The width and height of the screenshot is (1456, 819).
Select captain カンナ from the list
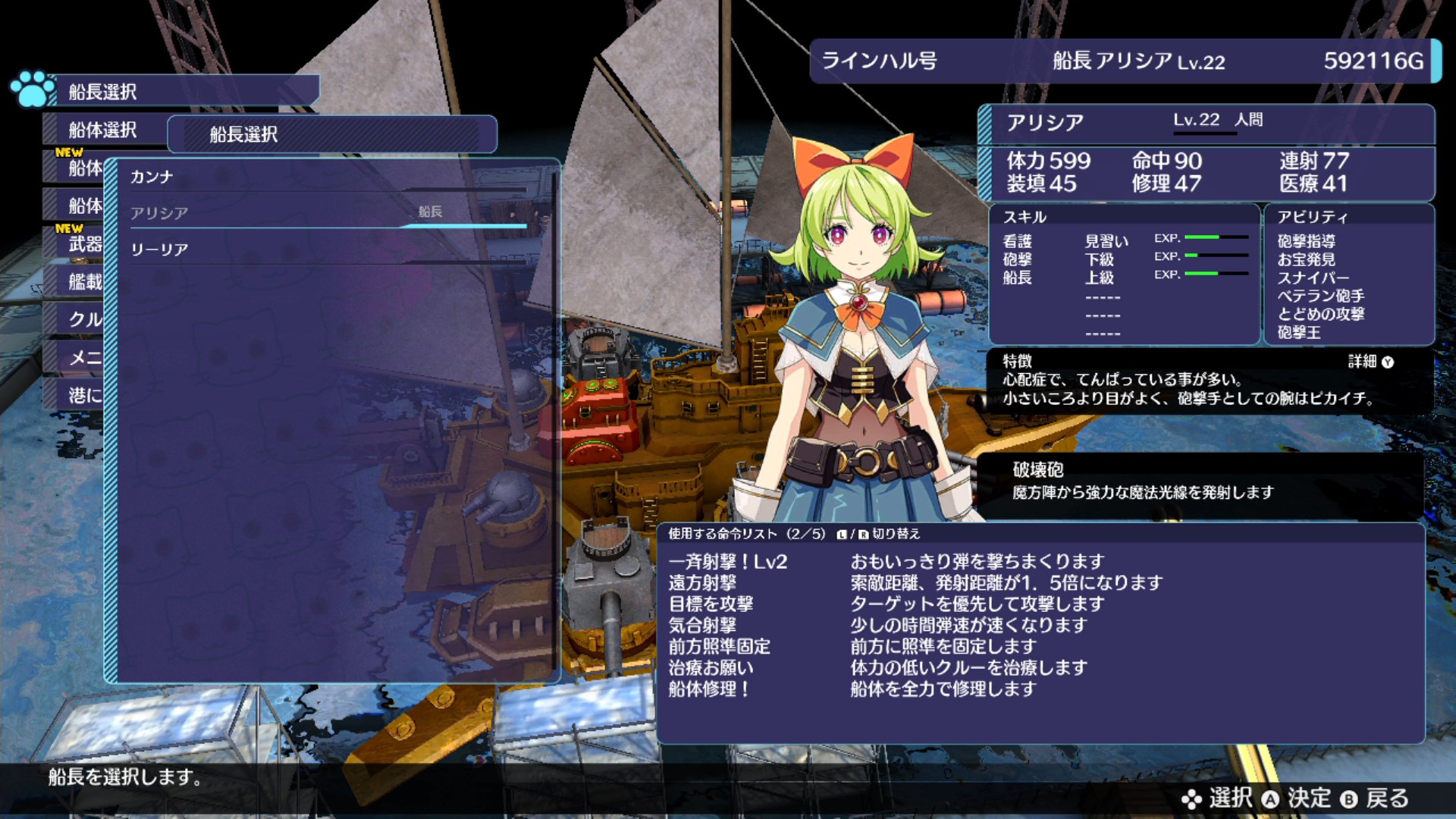(x=326, y=177)
